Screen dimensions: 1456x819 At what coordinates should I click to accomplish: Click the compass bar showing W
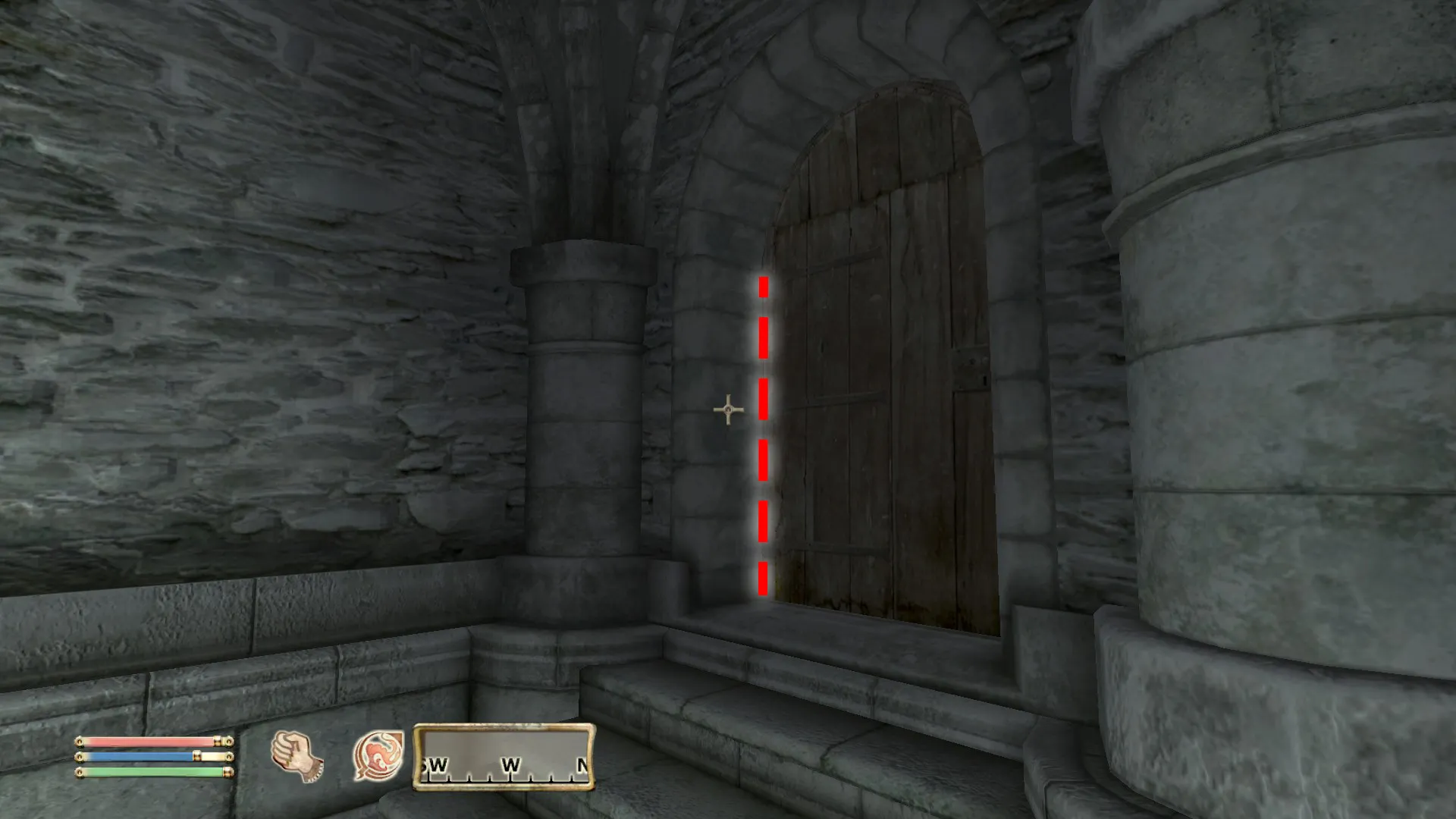pyautogui.click(x=504, y=757)
